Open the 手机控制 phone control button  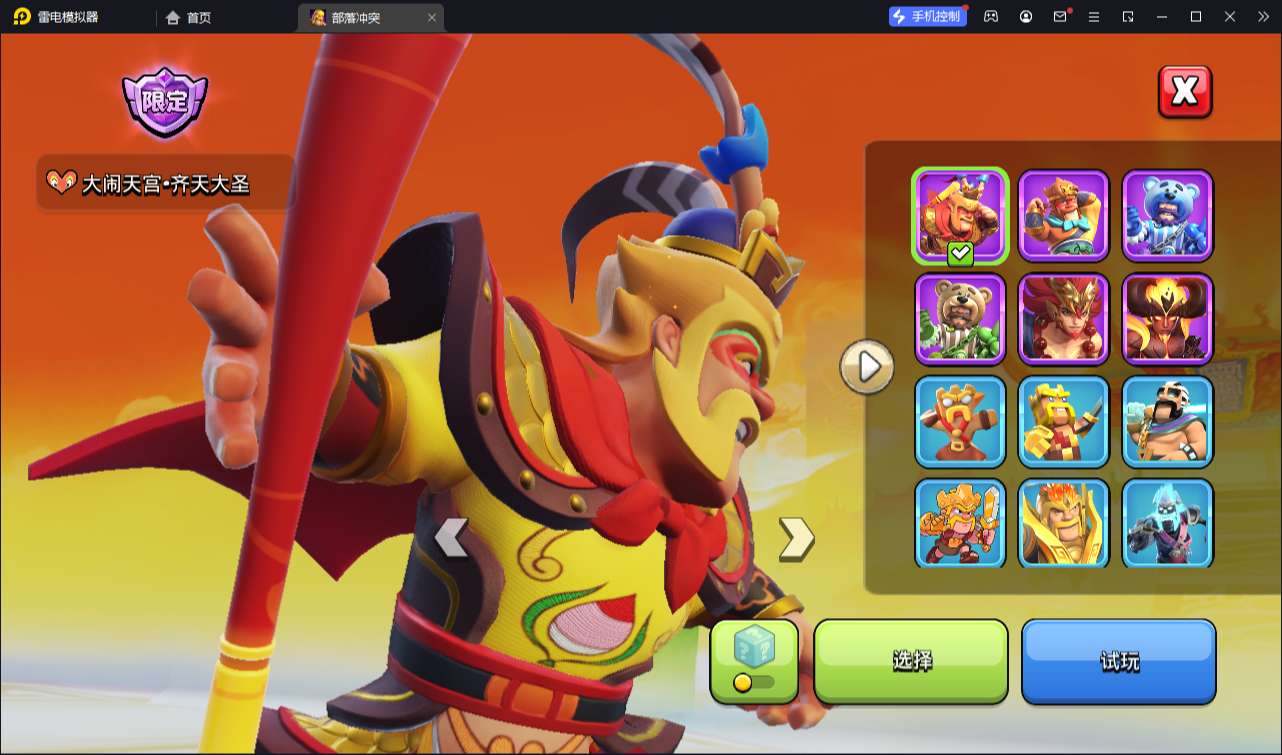coord(927,16)
